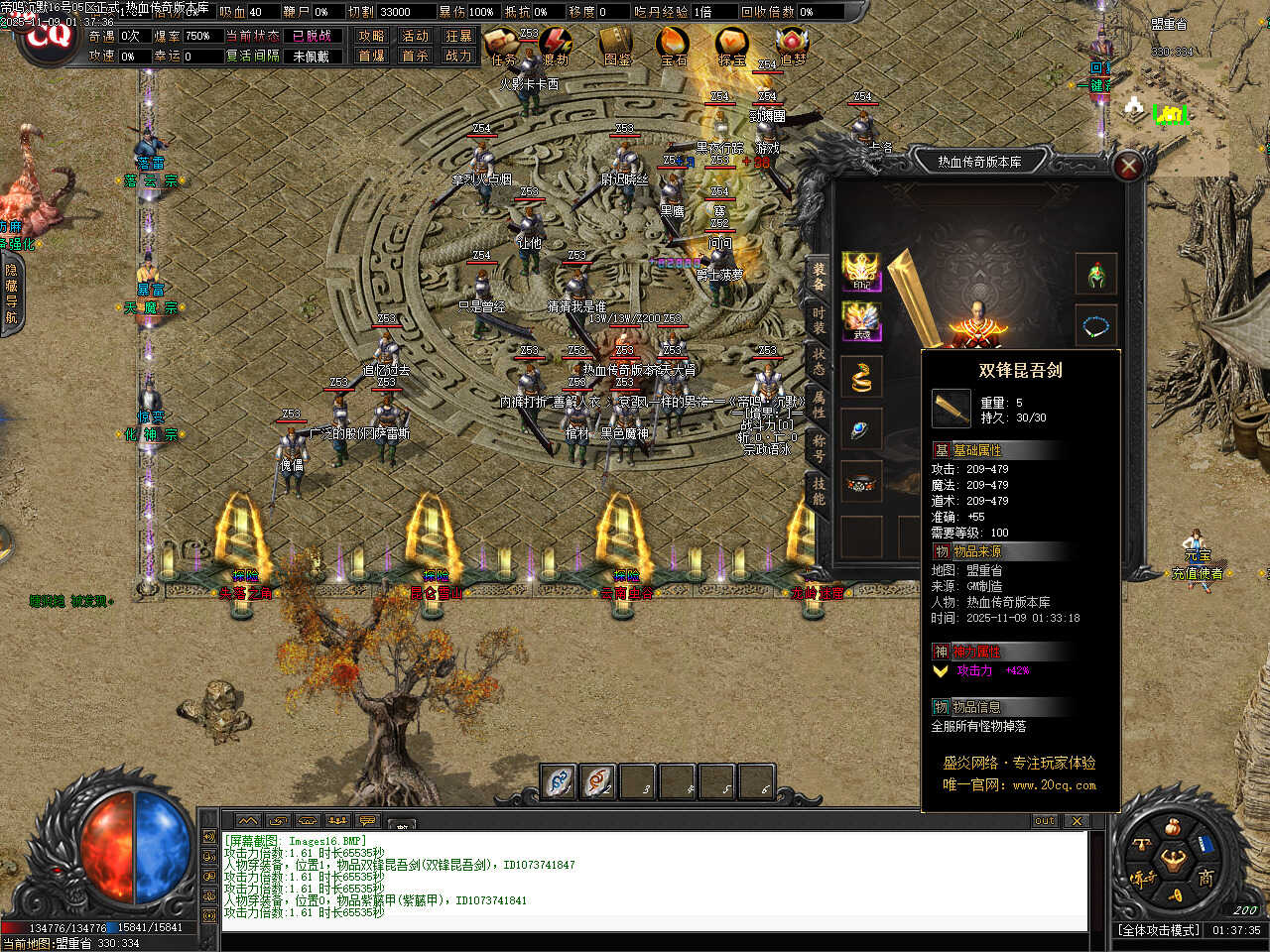Open the 攻略 (guide) button
The height and width of the screenshot is (952, 1270).
pyautogui.click(x=371, y=36)
